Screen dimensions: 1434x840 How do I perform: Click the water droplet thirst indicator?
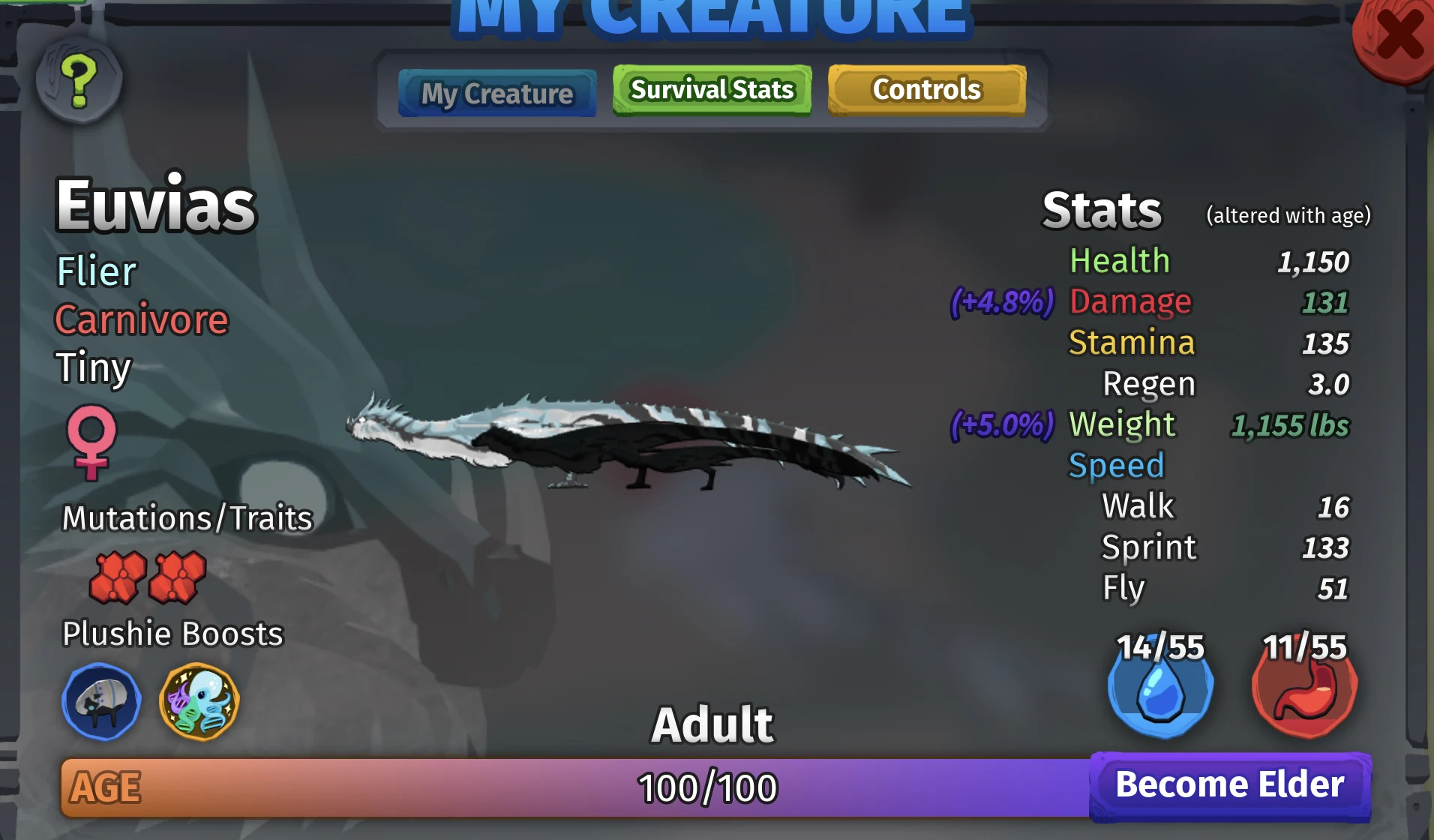tap(1159, 691)
